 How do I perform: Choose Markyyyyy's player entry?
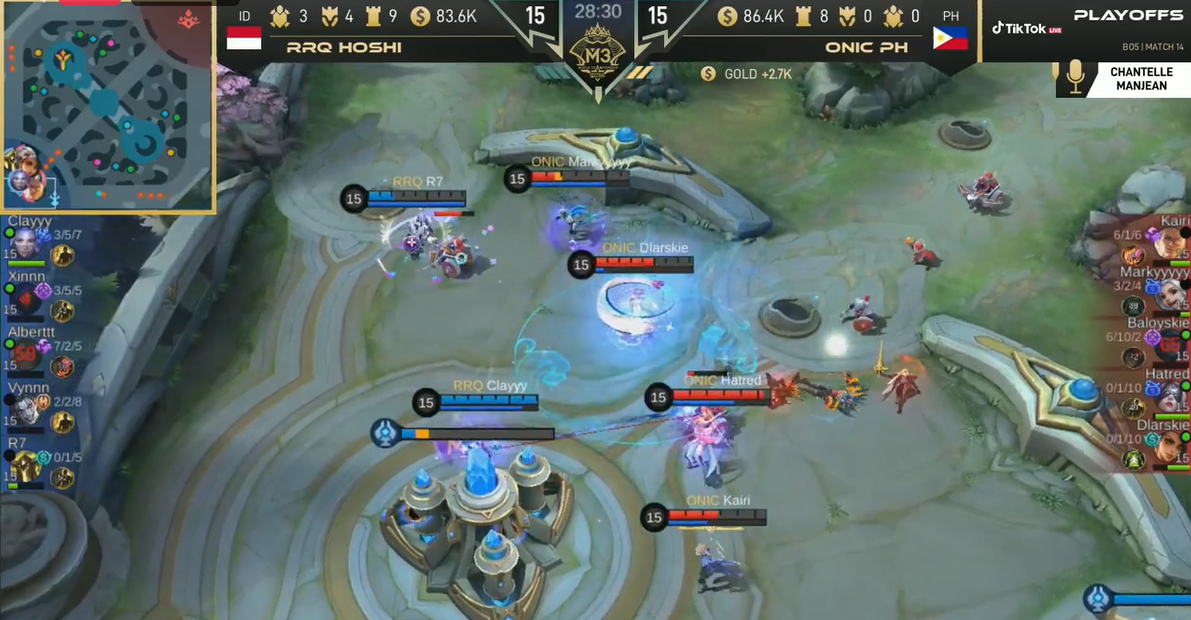(x=1150, y=291)
